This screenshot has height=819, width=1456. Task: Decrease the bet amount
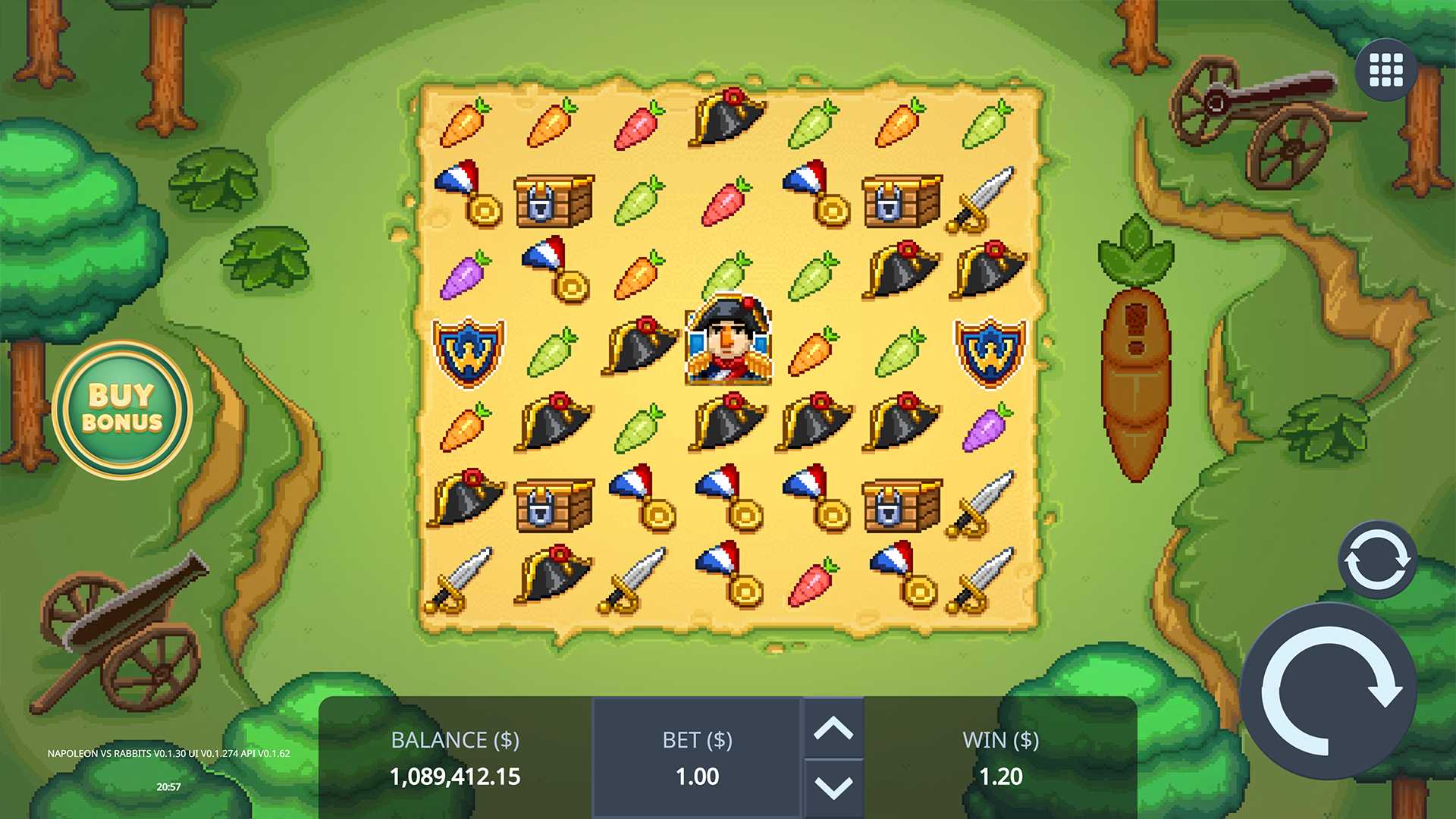pyautogui.click(x=833, y=788)
